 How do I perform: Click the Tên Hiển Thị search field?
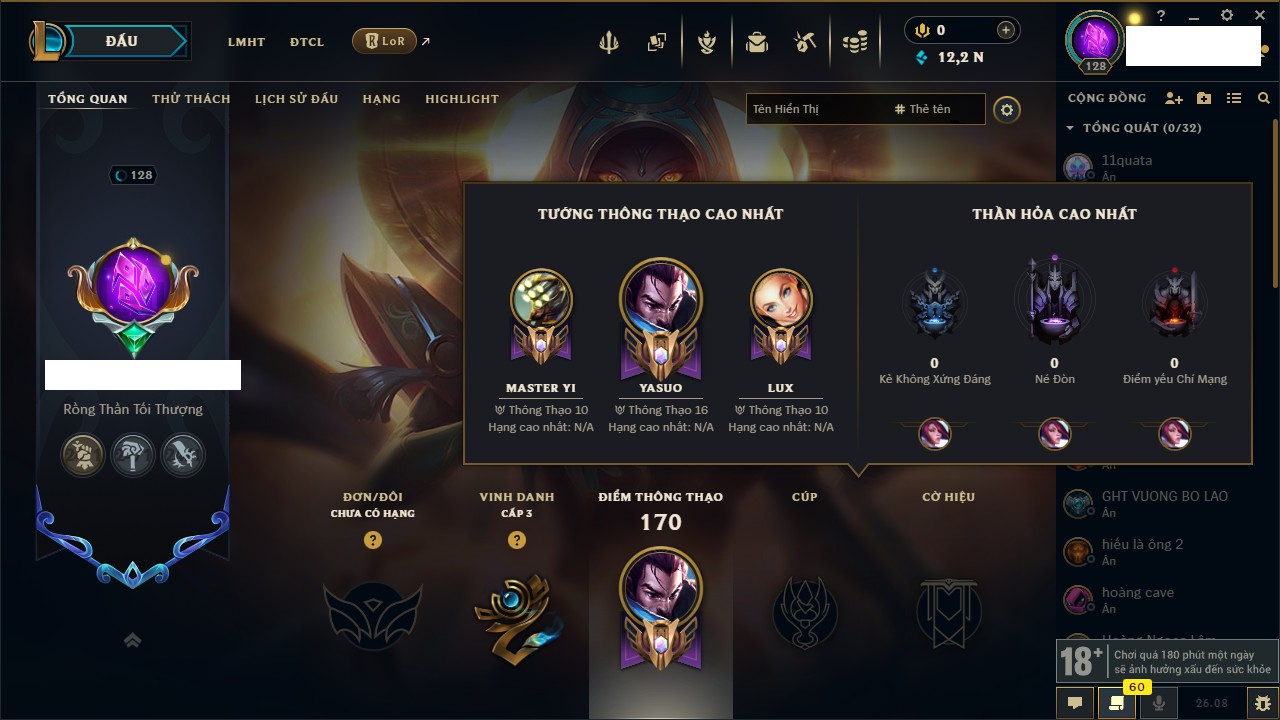(x=815, y=109)
